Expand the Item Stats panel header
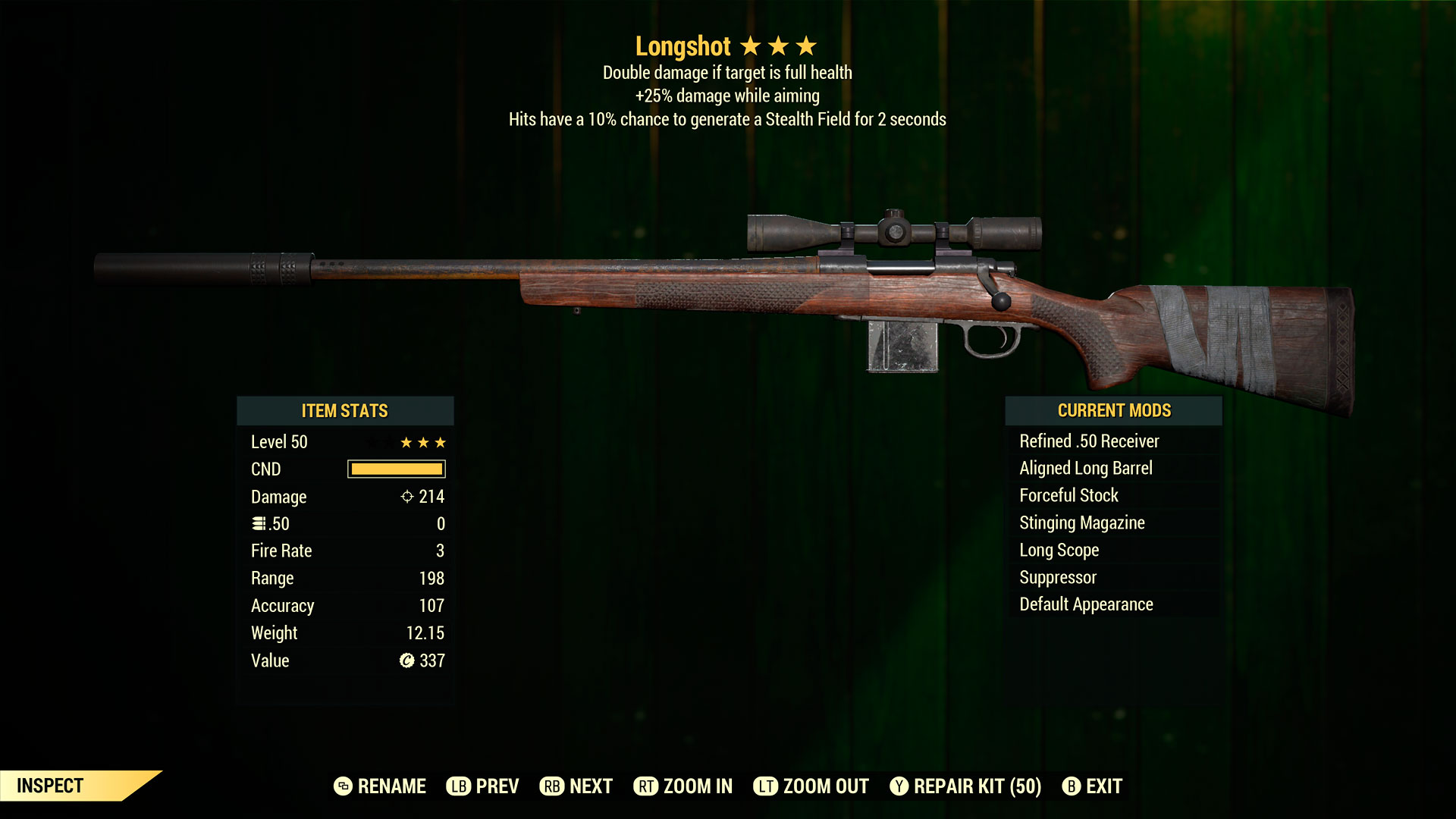 tap(345, 410)
